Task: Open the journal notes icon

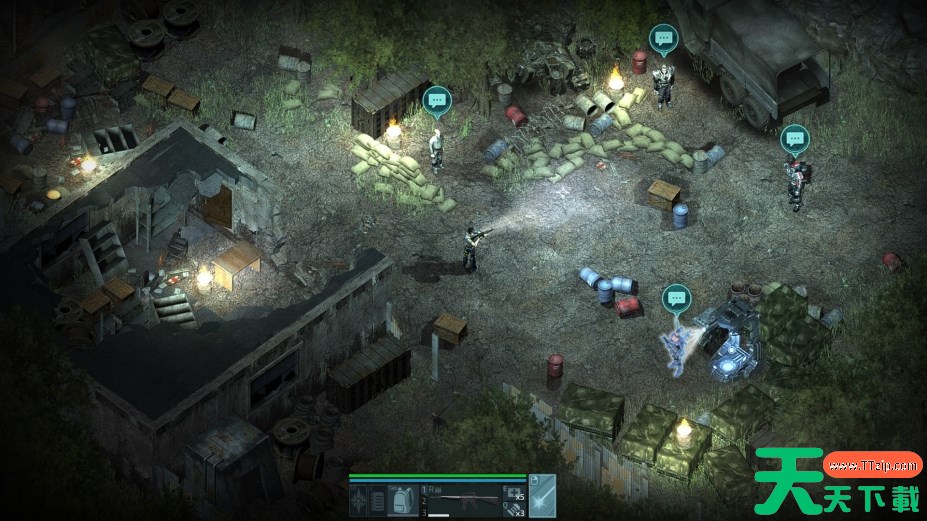Action: point(378,500)
